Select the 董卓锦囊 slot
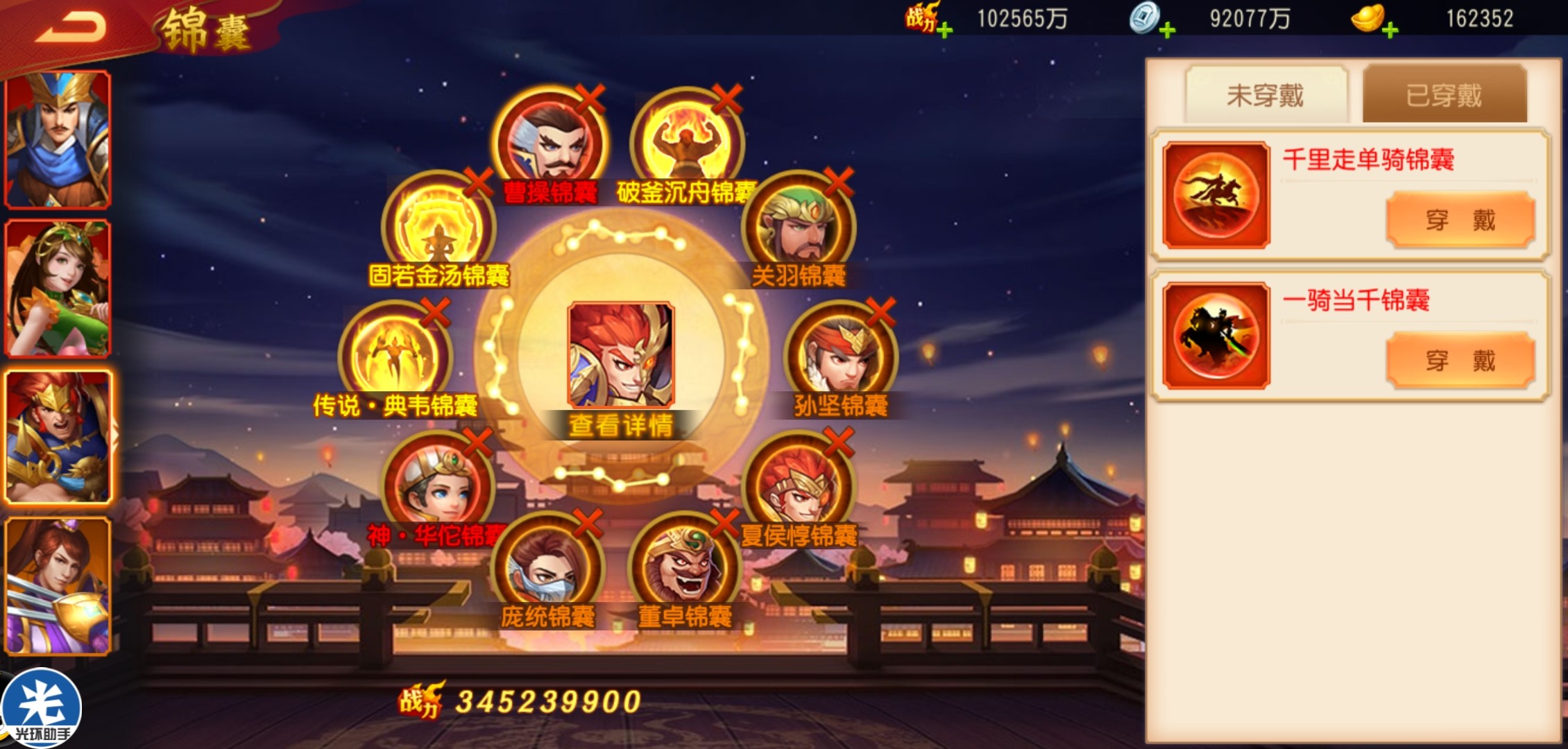The width and height of the screenshot is (1568, 749). (x=685, y=569)
